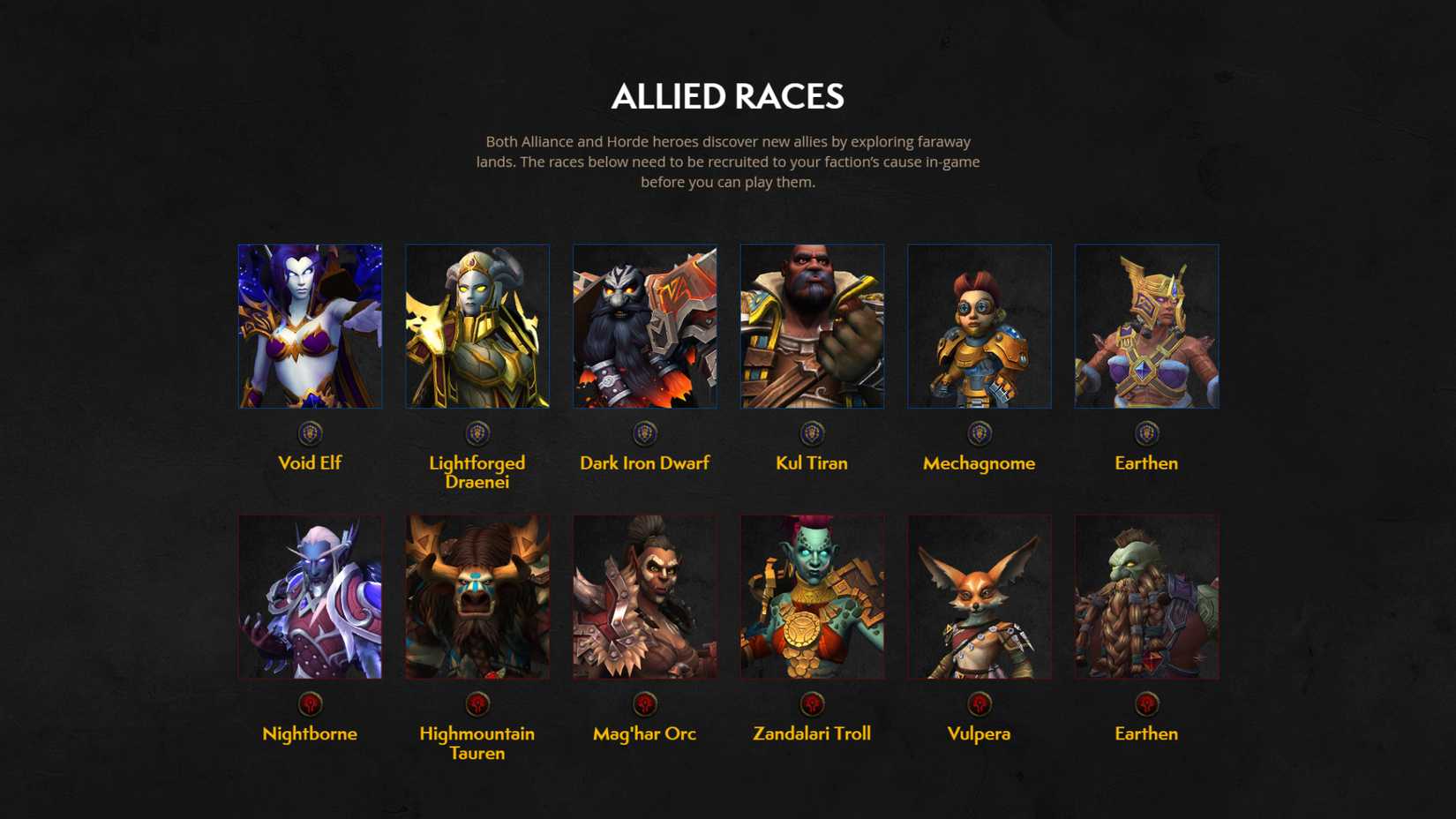Screen dimensions: 1456x819
Task: Click the Alliance faction icon below Void Elf
Action: coord(311,432)
